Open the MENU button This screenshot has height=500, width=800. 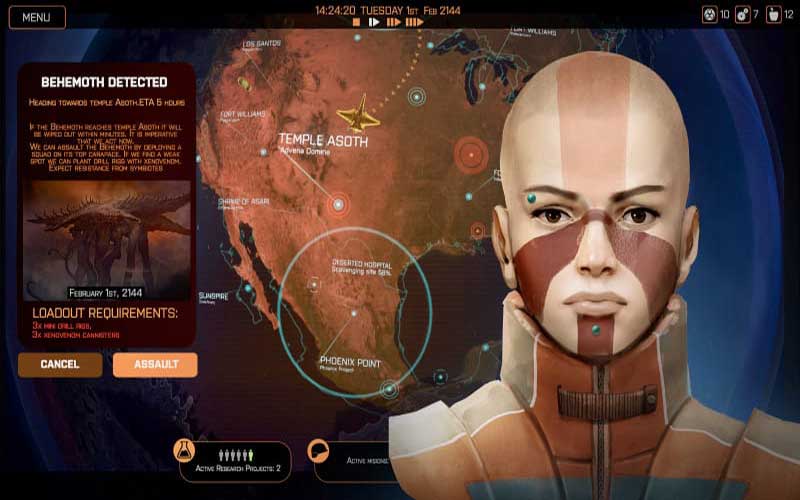pyautogui.click(x=37, y=17)
